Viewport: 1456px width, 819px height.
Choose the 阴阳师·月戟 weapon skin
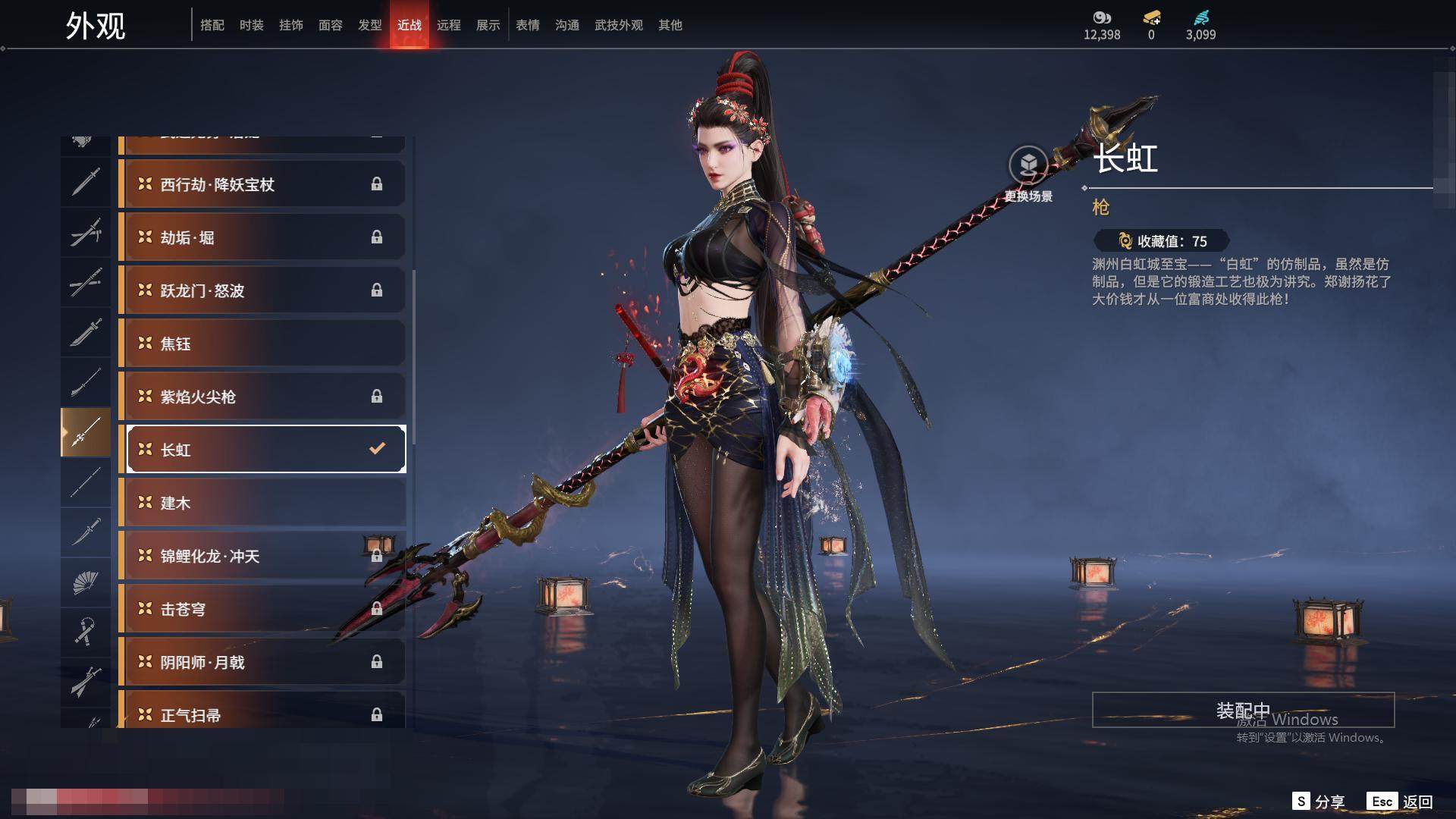point(262,662)
